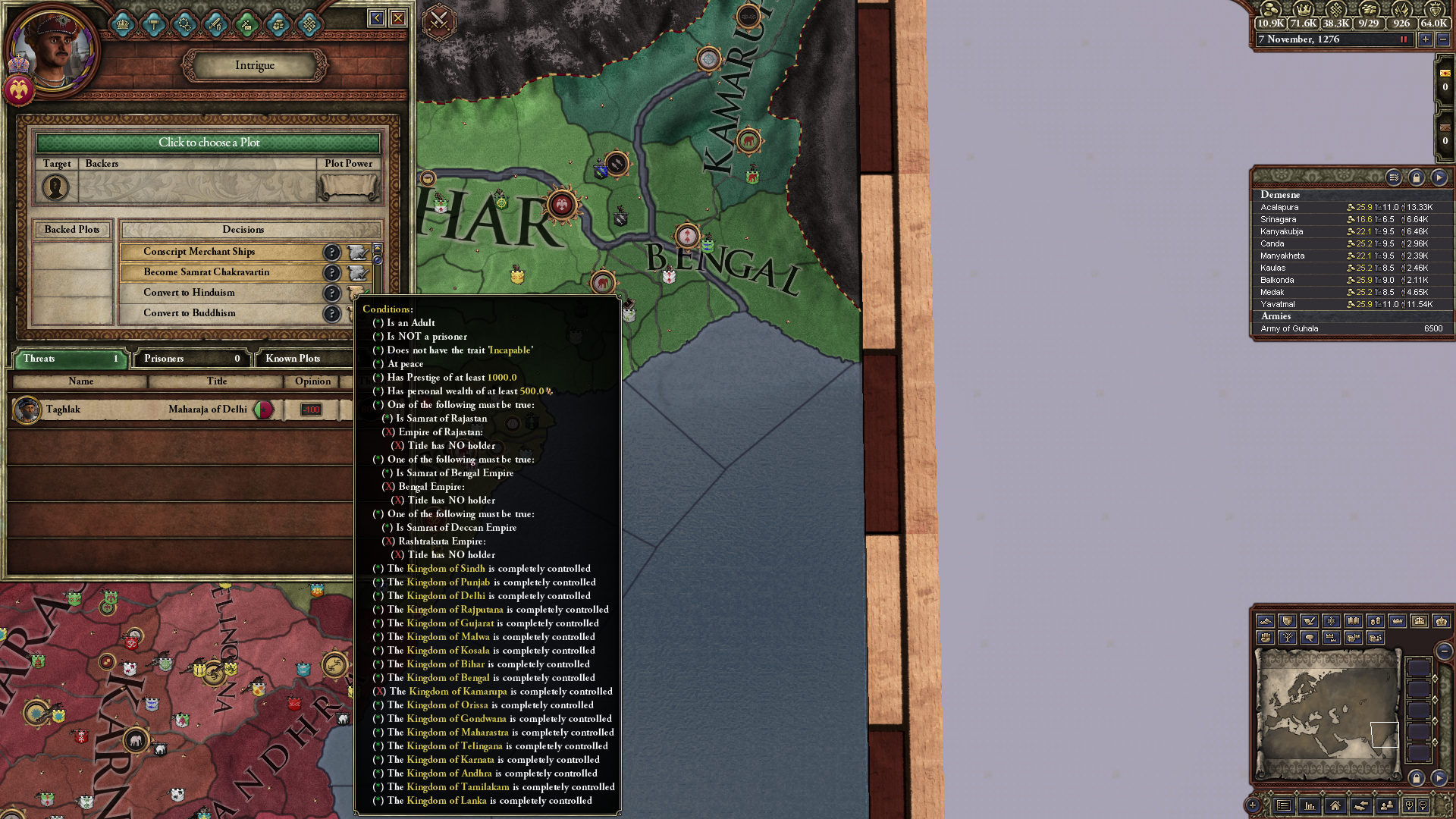Open the Technology gears panel

pos(184,24)
